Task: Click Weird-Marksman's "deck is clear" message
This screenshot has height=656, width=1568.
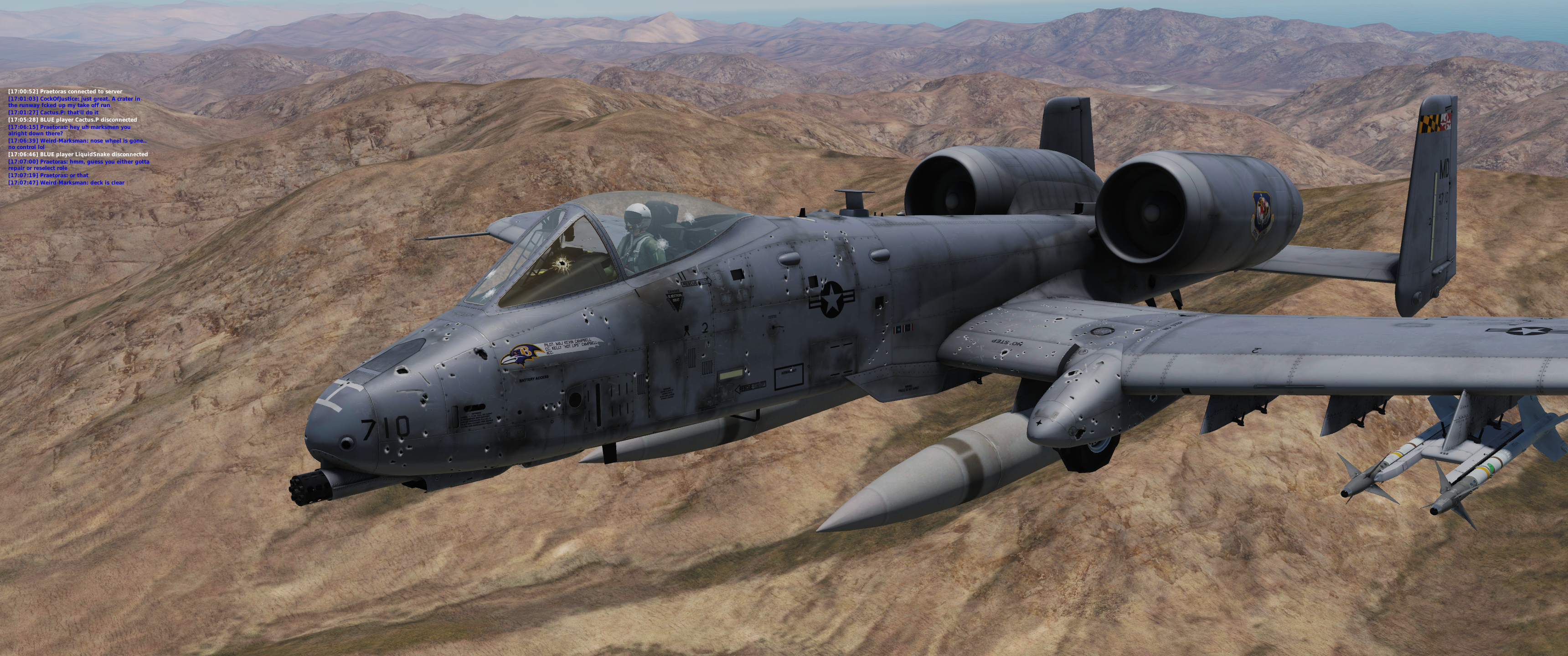Action: point(67,183)
